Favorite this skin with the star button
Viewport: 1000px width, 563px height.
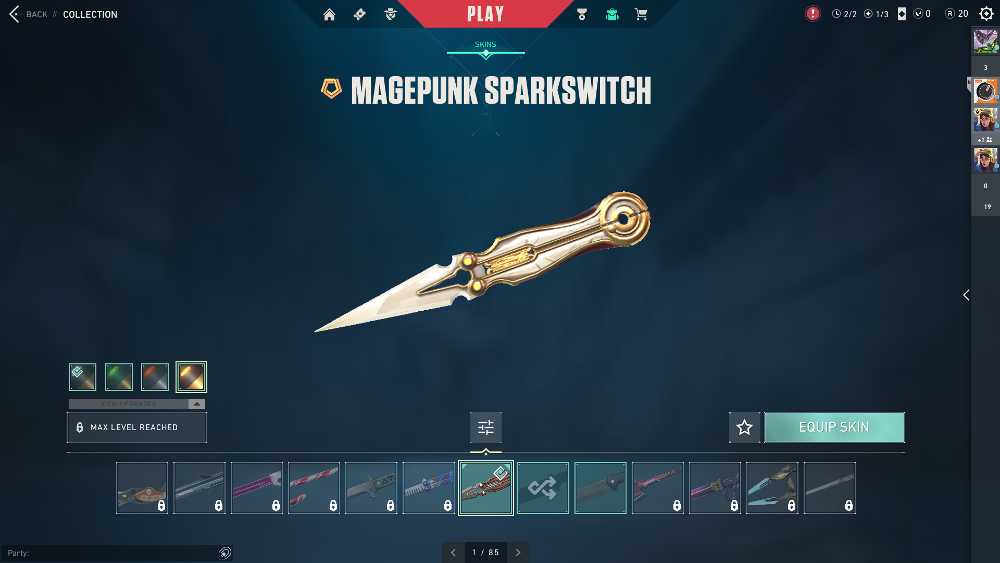744,427
